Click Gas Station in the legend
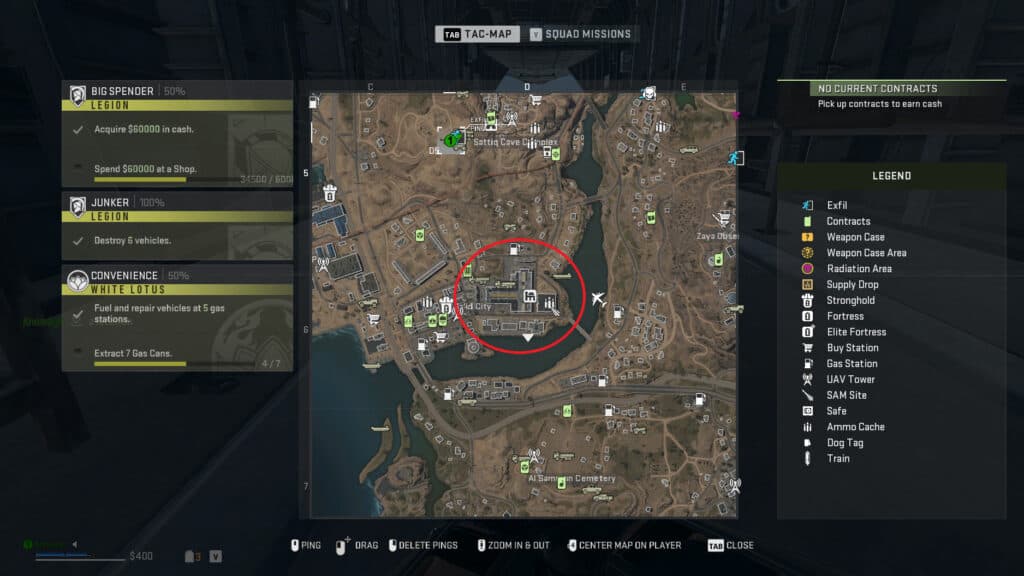The width and height of the screenshot is (1024, 576). click(852, 363)
